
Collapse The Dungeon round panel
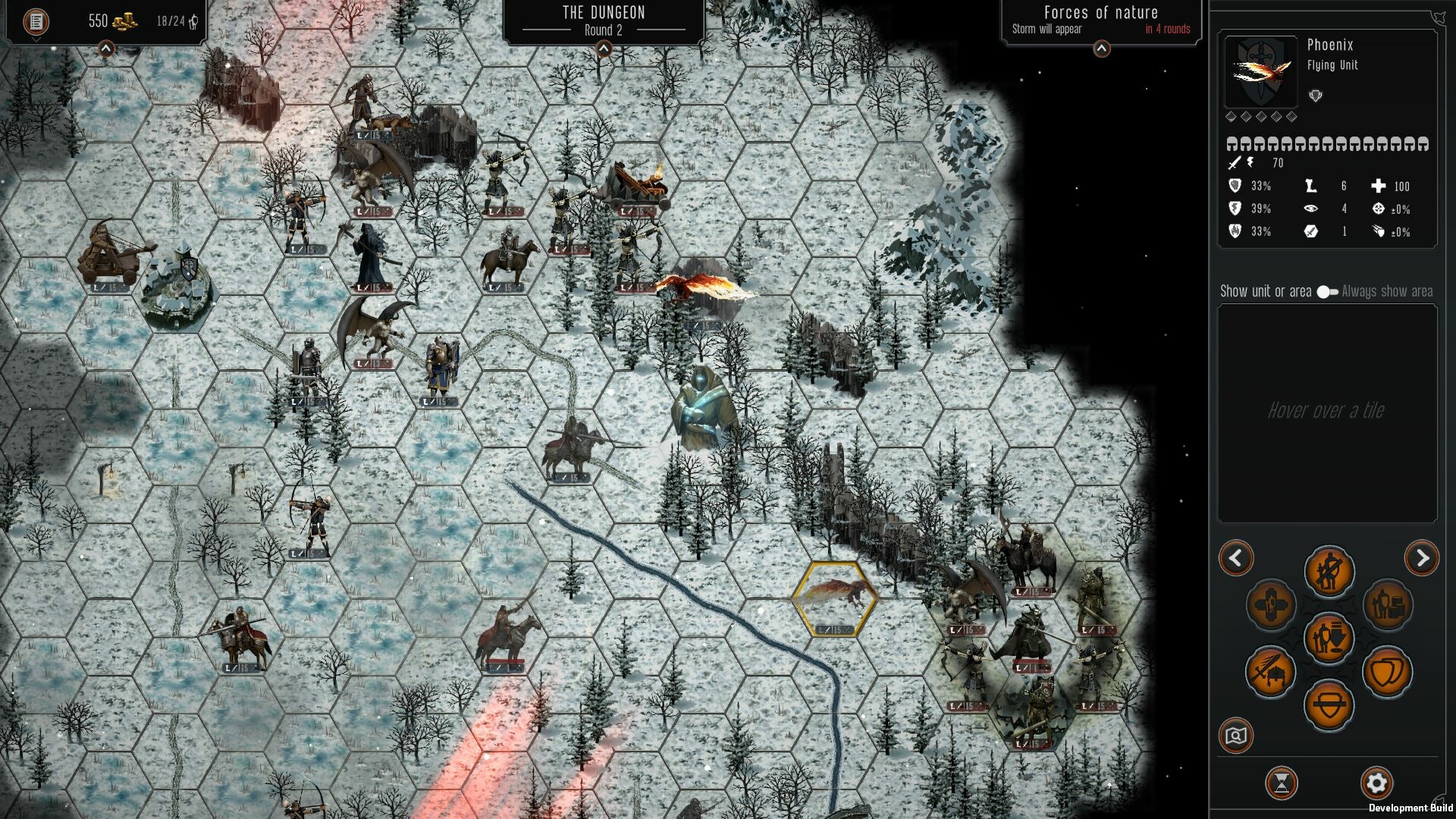604,49
